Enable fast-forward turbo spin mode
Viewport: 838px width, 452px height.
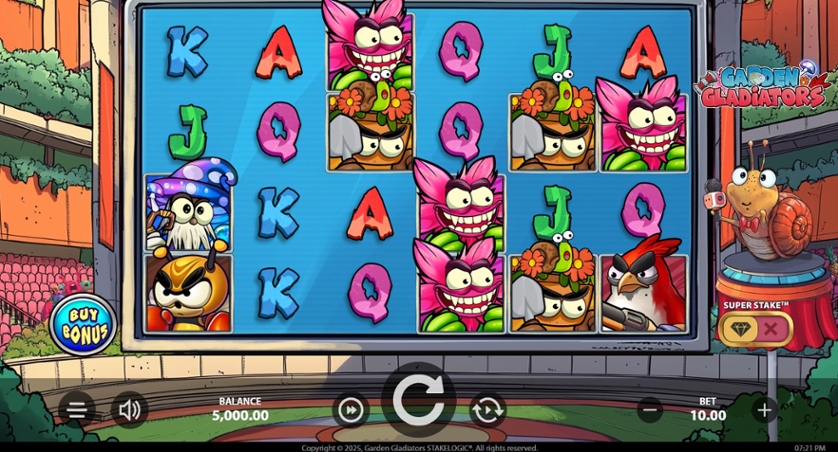pos(350,409)
